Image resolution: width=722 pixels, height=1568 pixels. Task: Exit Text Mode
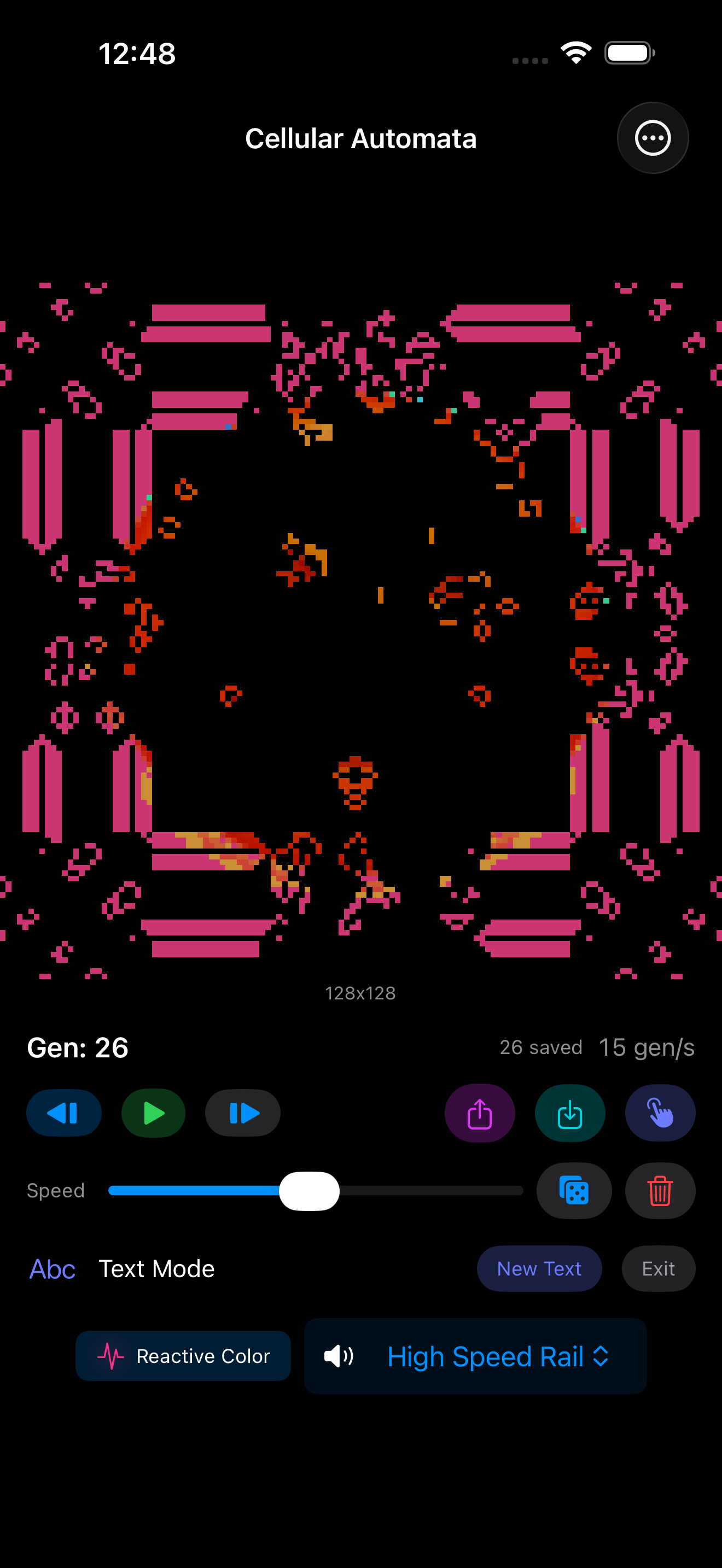pyautogui.click(x=658, y=1268)
